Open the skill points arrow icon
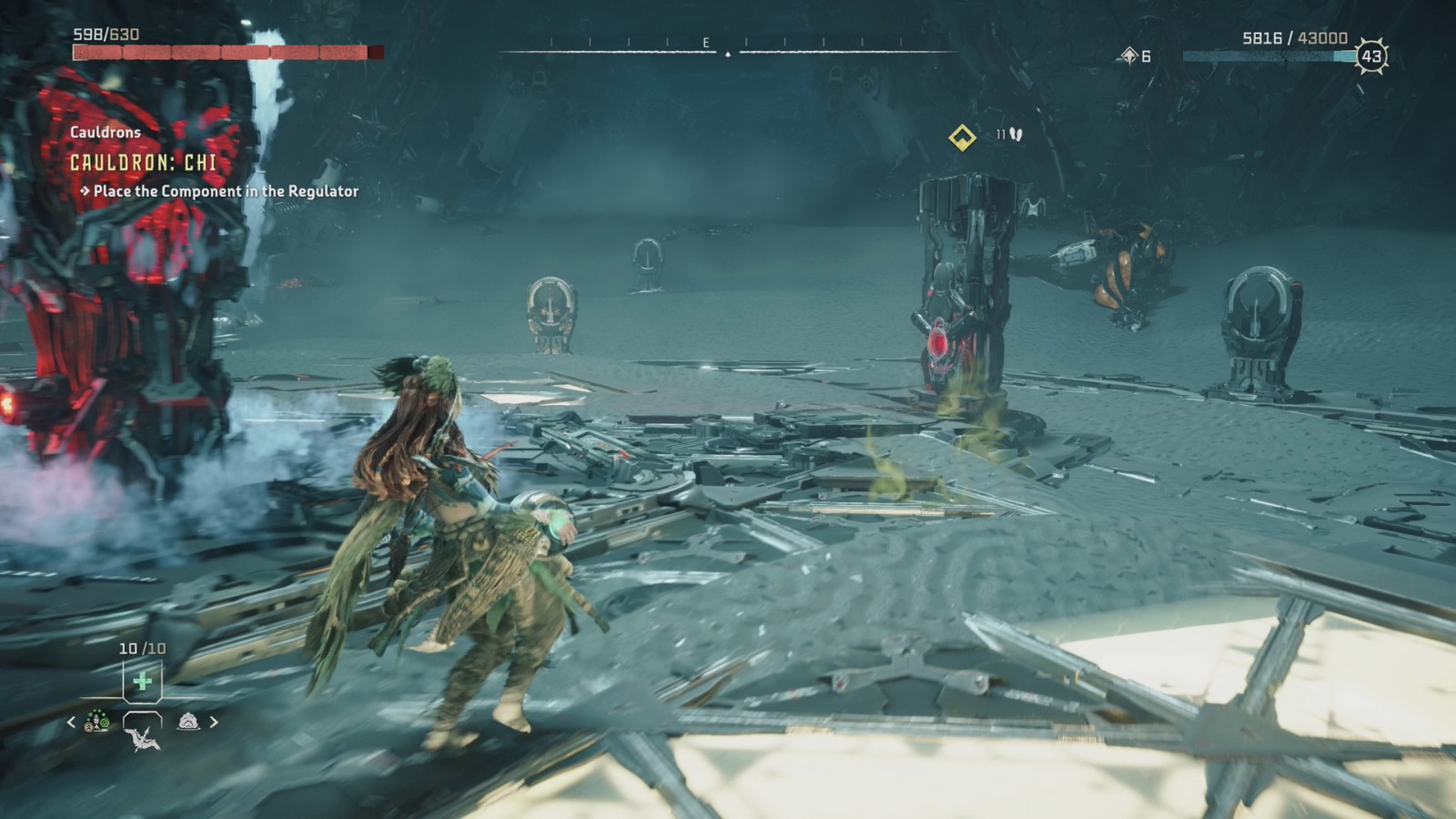Viewport: 1456px width, 819px height. (1129, 56)
